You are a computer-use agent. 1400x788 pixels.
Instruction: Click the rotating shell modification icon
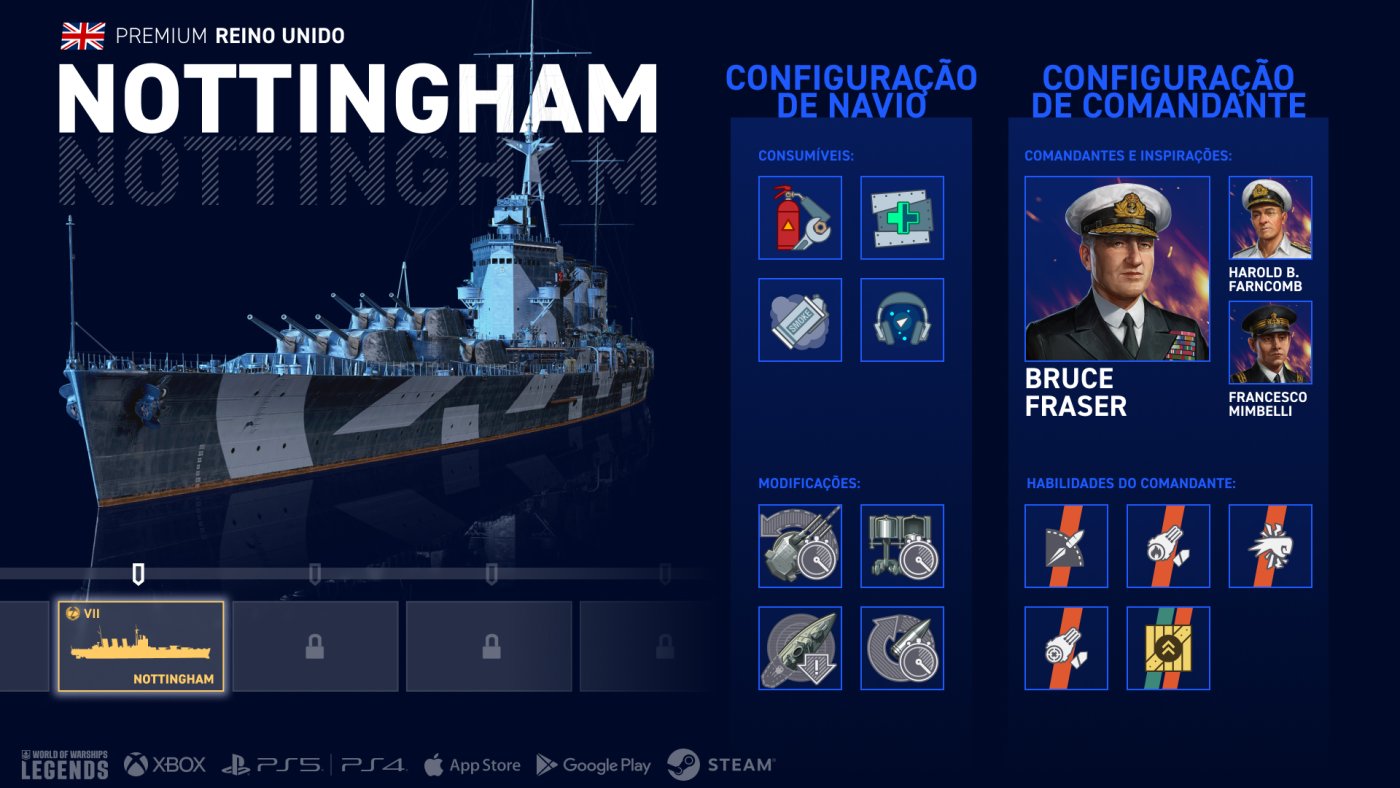[x=902, y=648]
